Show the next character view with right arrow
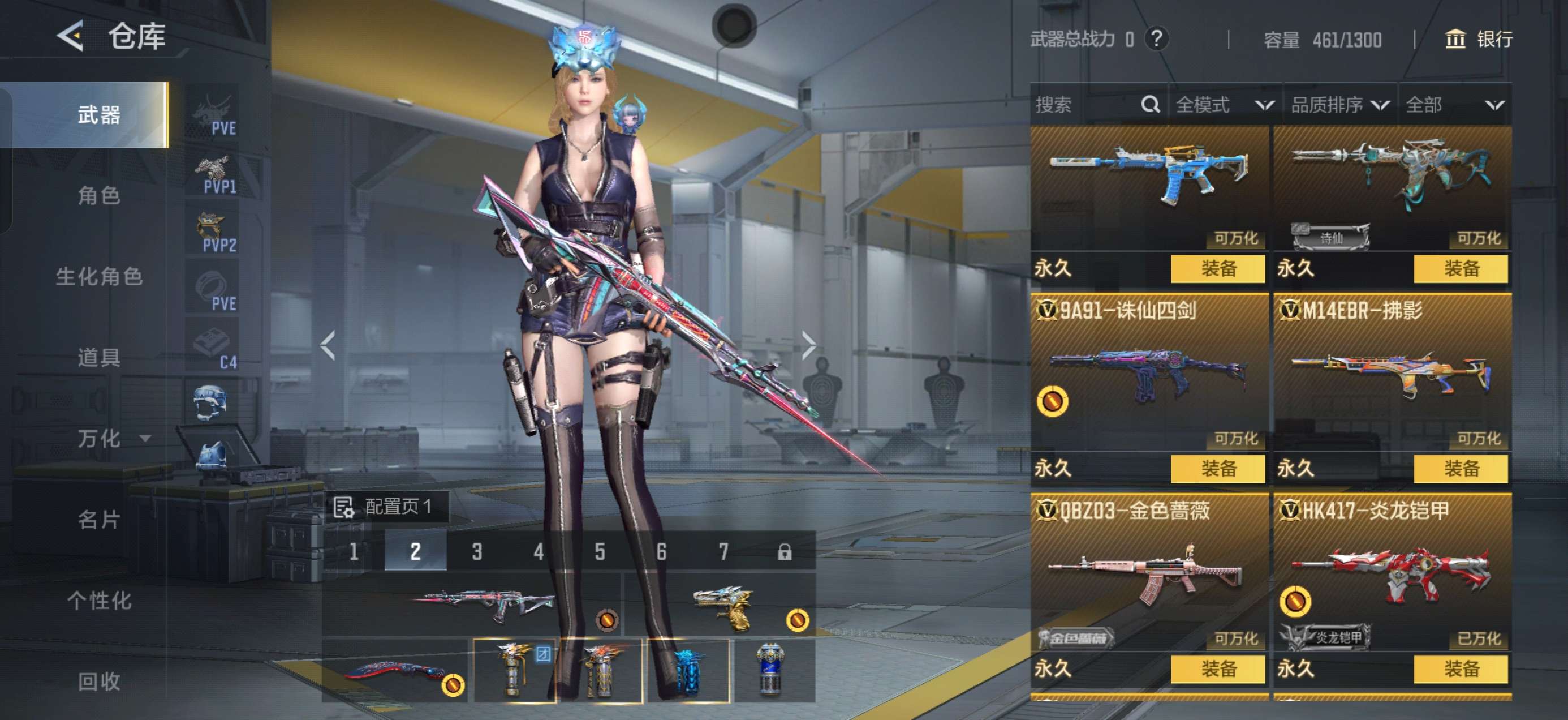Screen dimensions: 1568x720 click(808, 346)
